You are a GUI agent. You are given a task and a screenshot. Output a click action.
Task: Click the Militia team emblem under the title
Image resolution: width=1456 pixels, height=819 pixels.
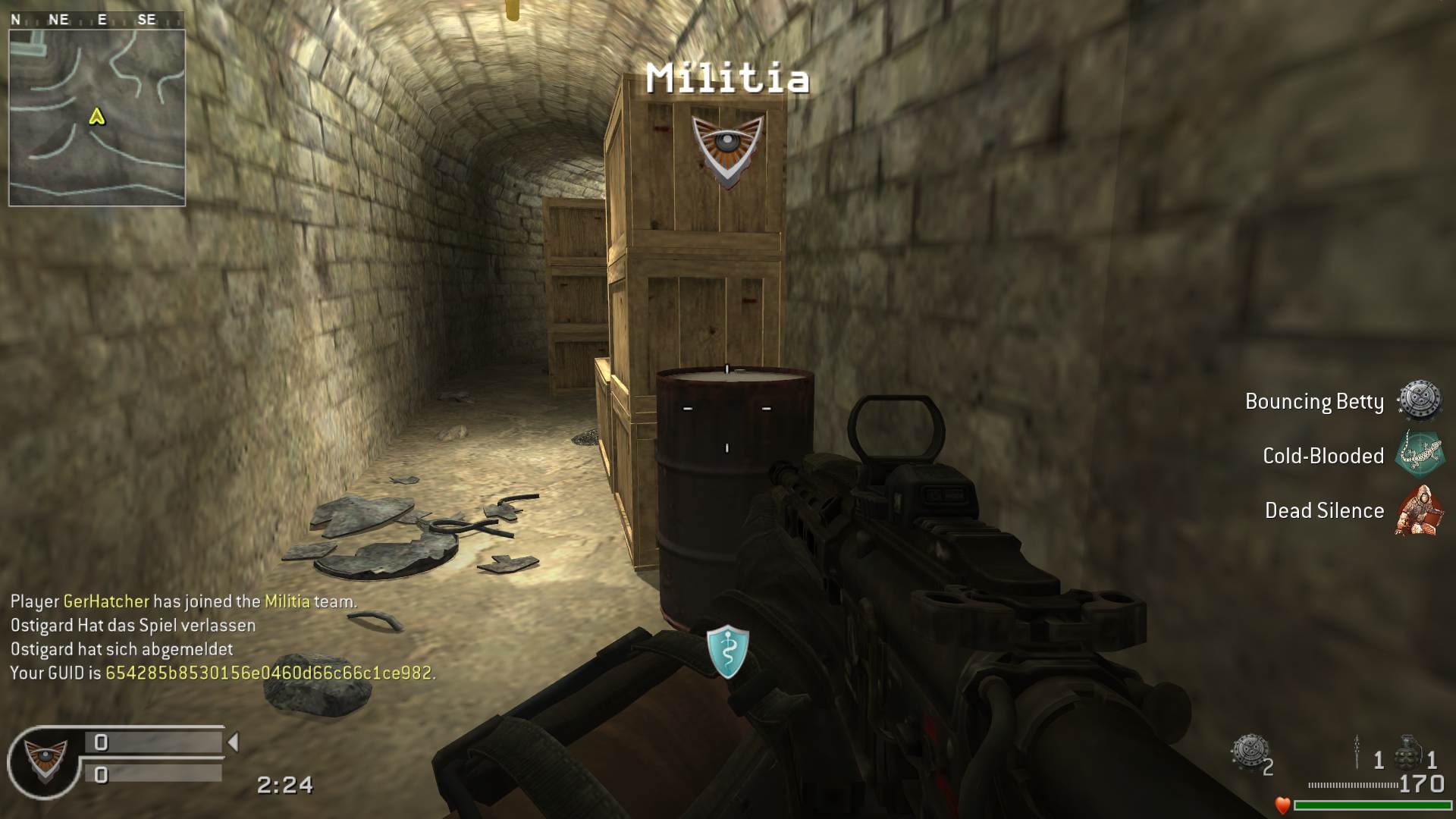point(727,149)
